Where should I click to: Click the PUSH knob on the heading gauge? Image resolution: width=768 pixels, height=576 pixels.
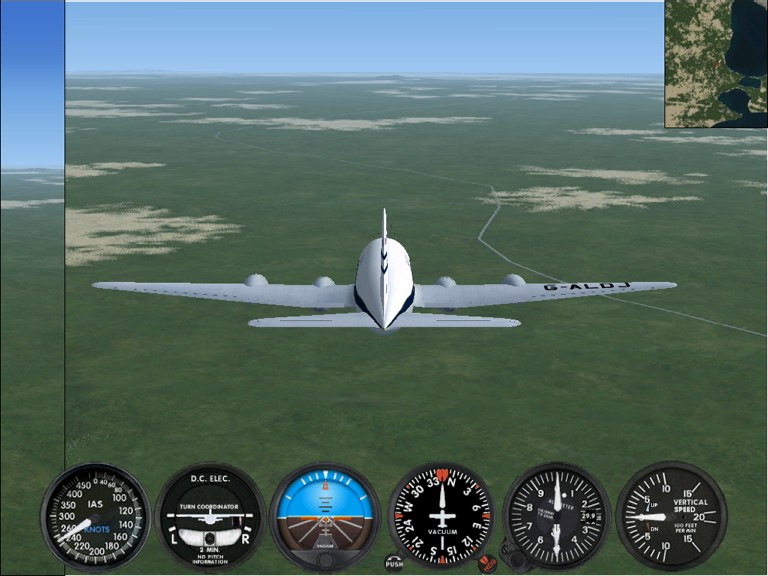point(394,563)
